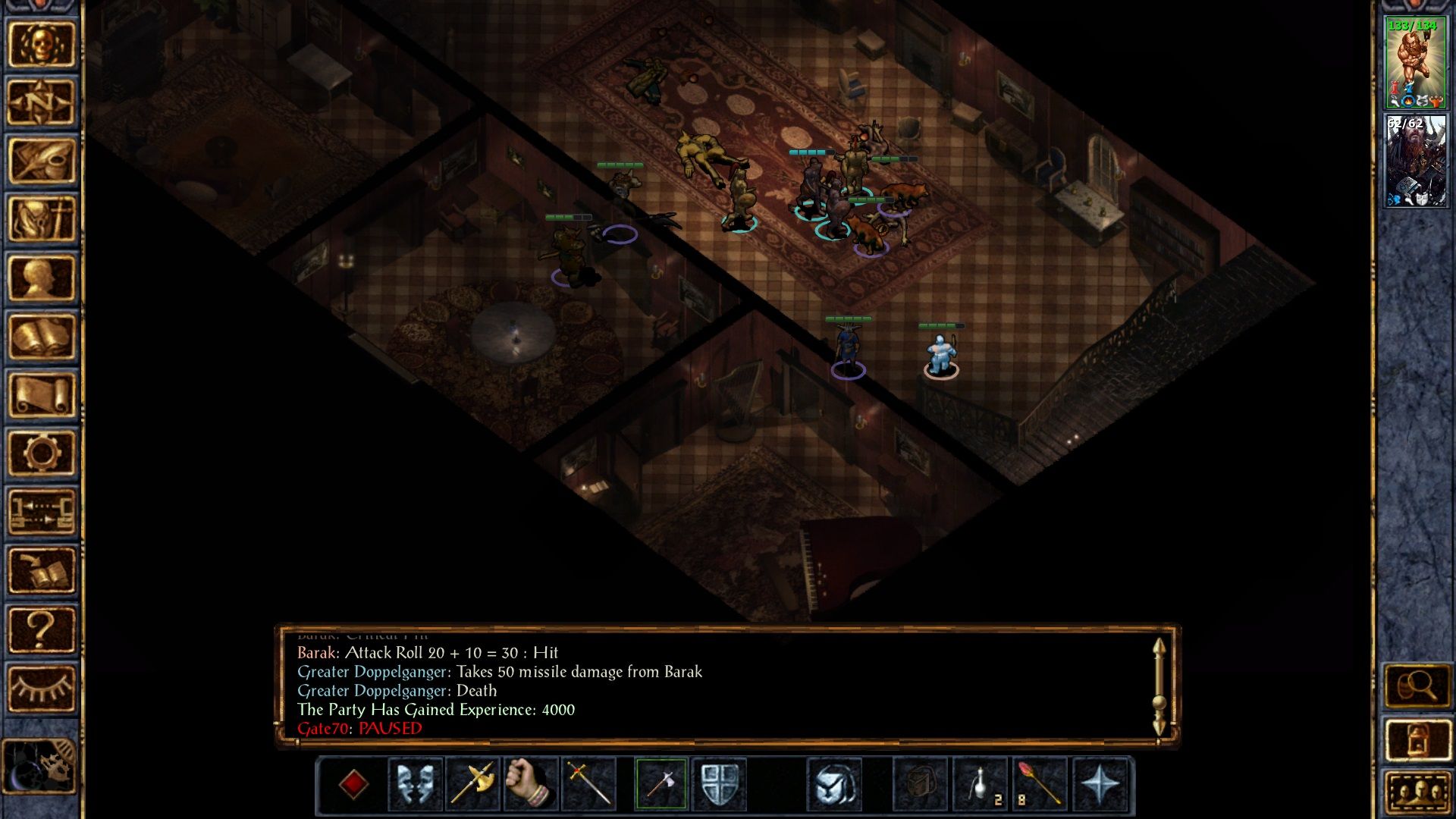Toggle the closed-eye hide interface button
This screenshot has height=819, width=1456.
click(42, 688)
